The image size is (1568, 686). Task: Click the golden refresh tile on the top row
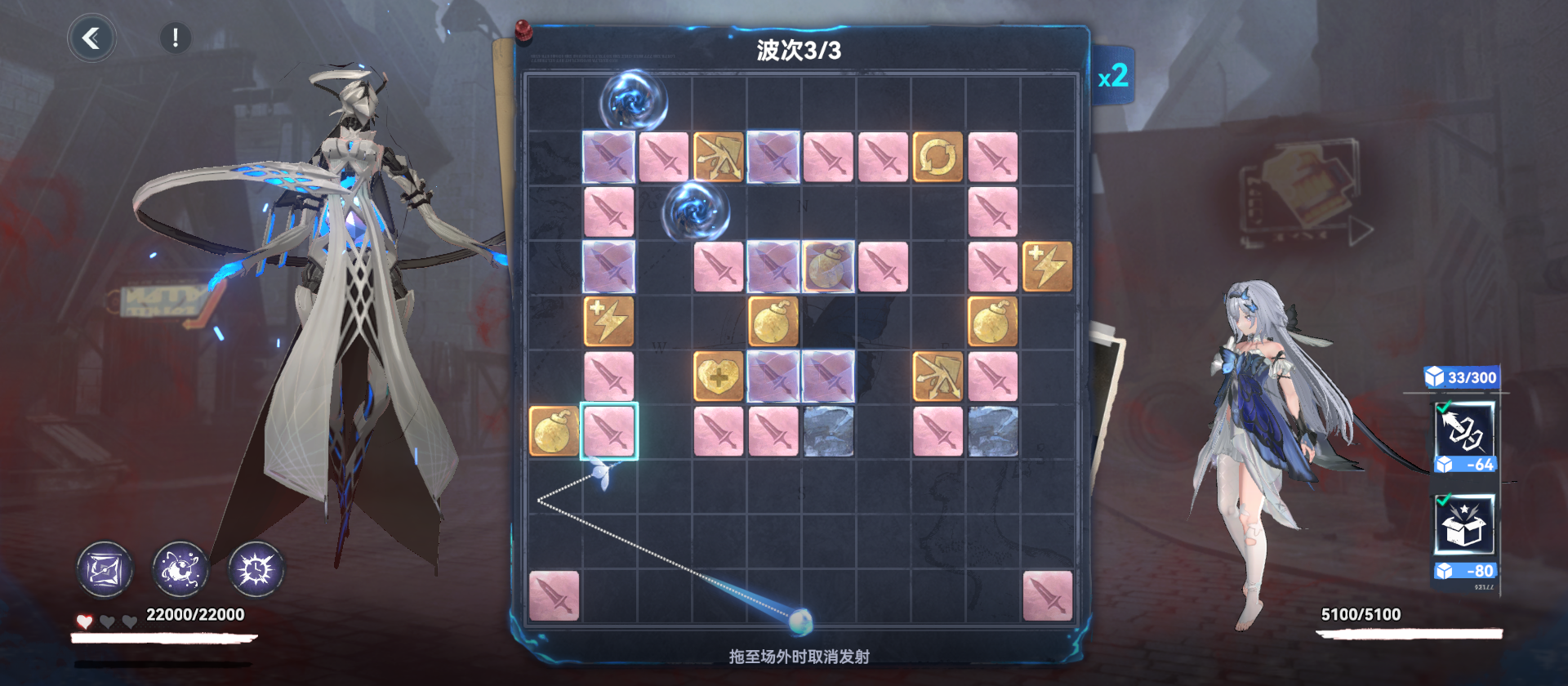click(938, 158)
